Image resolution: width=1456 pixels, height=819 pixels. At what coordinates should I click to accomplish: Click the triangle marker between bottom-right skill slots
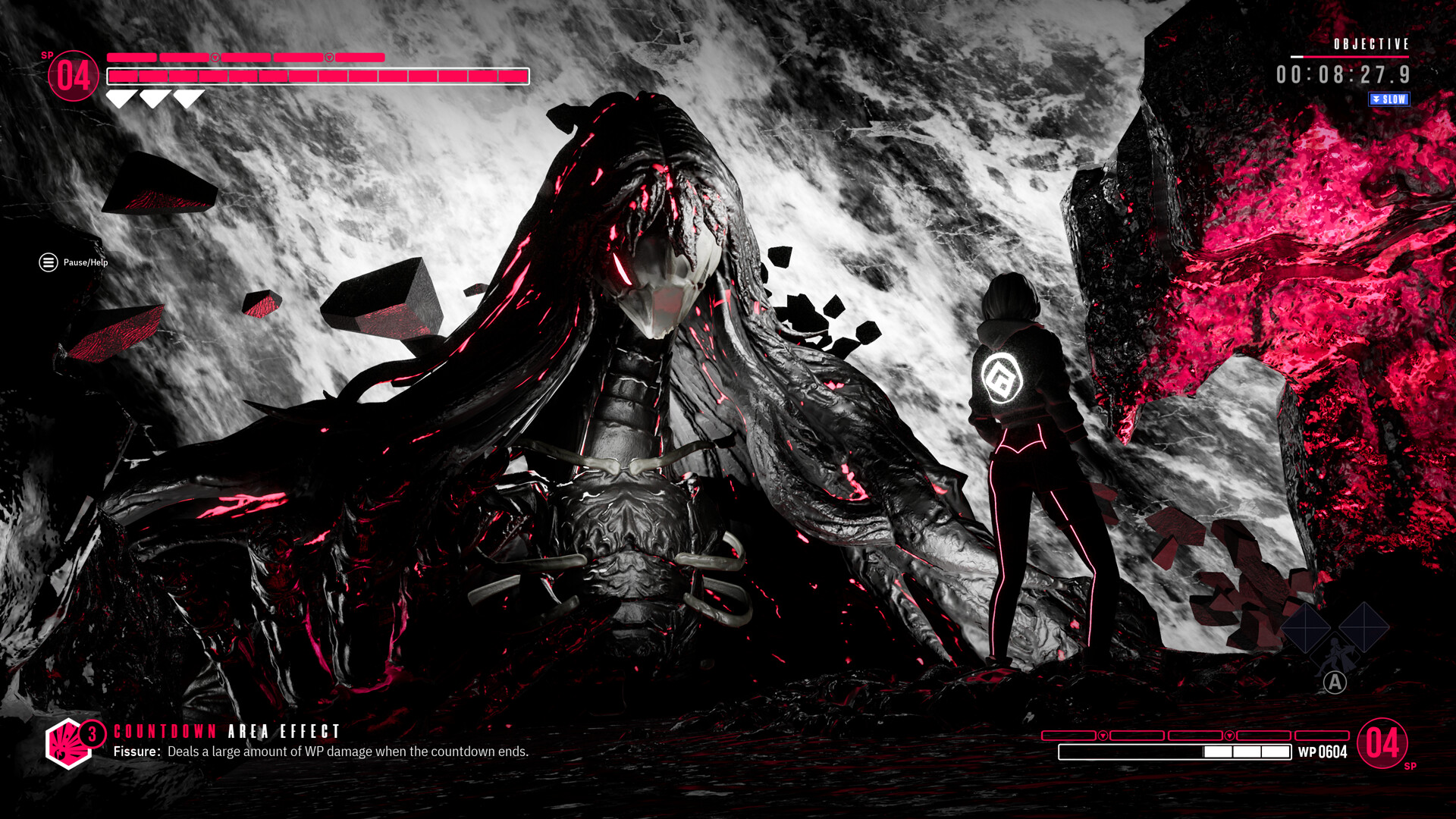[1103, 736]
